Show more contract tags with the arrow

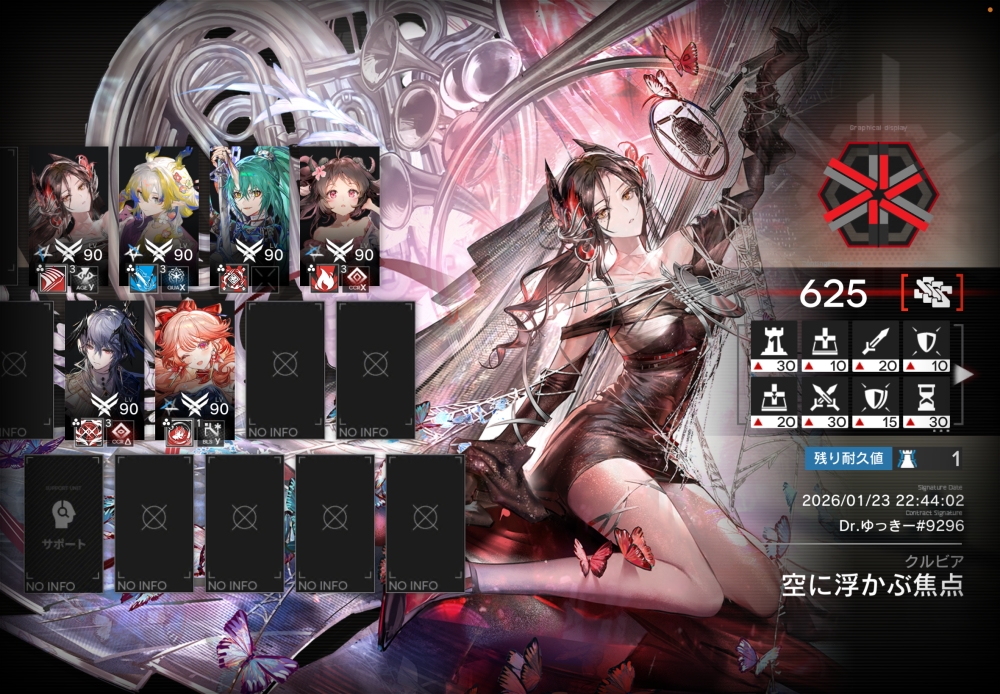[963, 375]
